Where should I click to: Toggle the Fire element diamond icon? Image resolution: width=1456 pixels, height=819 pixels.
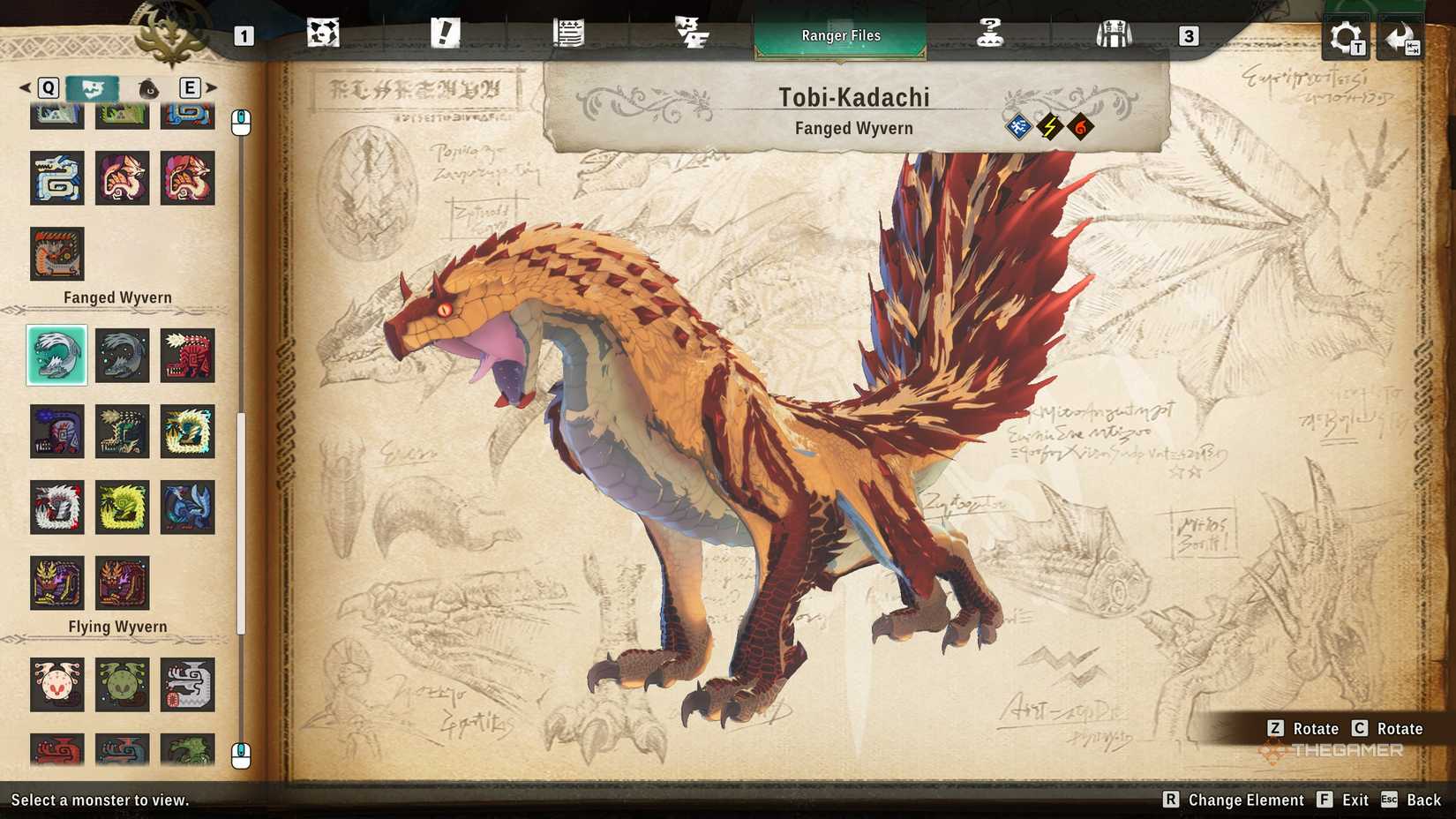tap(1080, 127)
